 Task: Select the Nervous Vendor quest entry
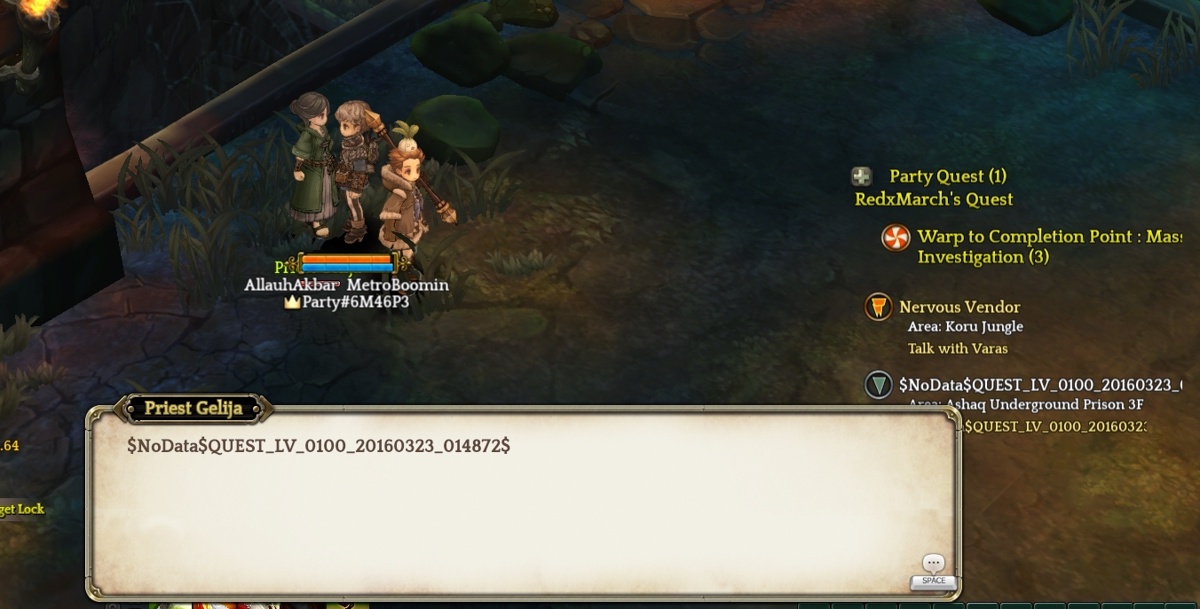(x=959, y=307)
